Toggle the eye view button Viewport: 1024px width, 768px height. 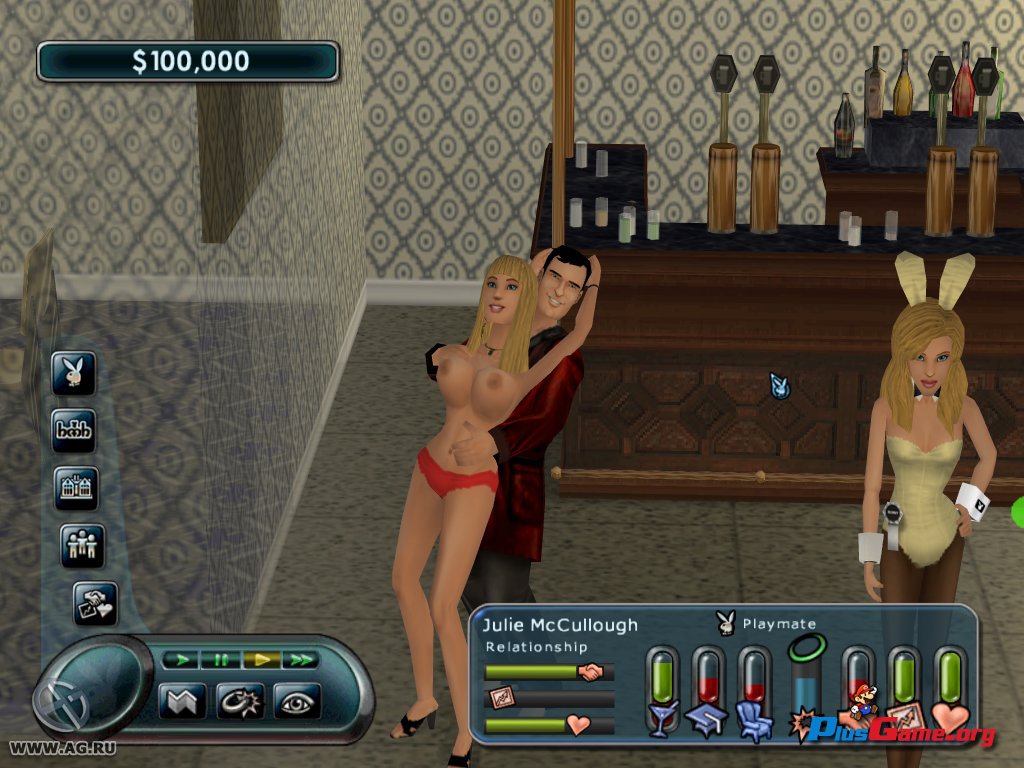click(x=297, y=701)
